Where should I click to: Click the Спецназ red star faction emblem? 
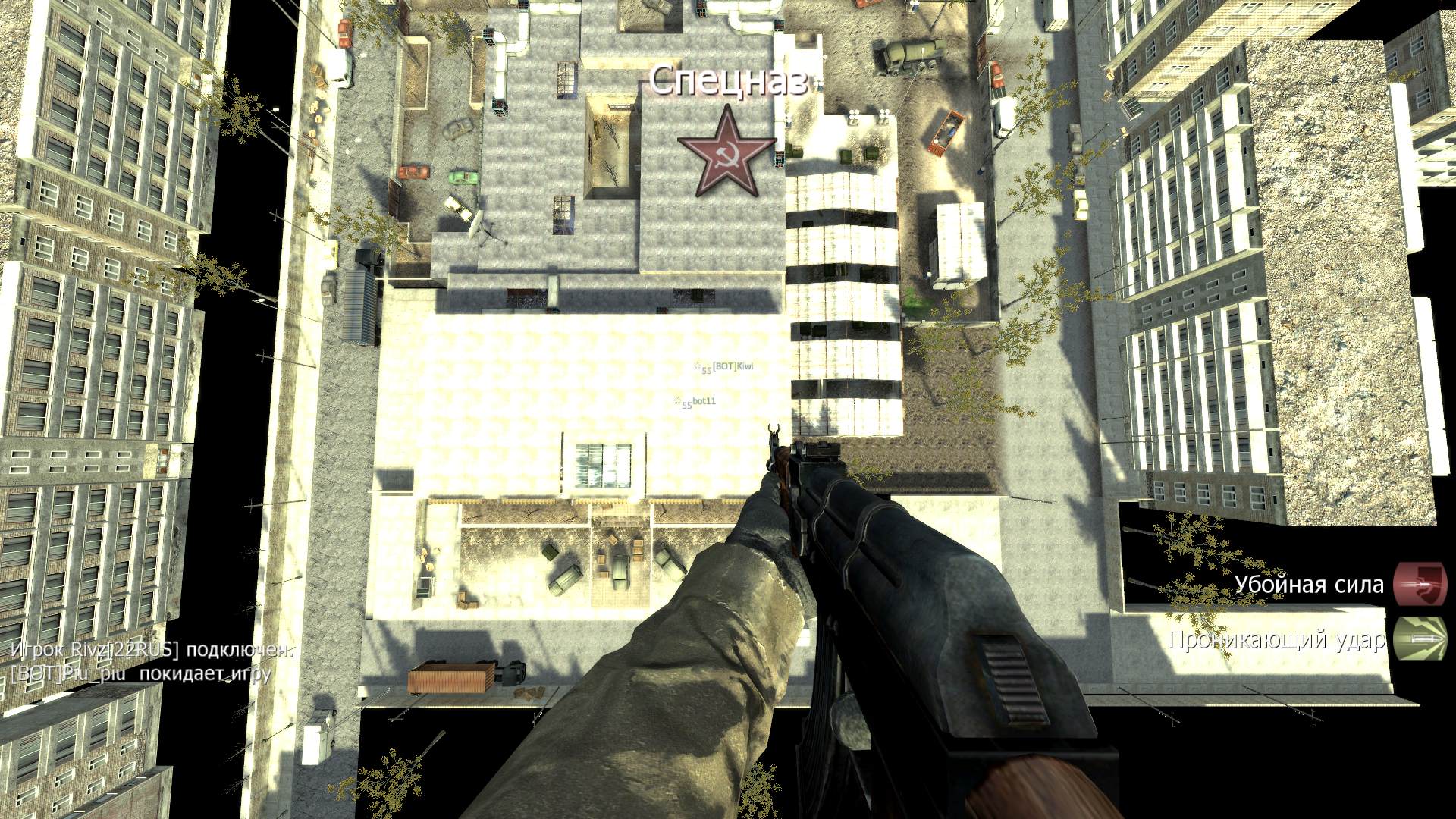coord(726,154)
